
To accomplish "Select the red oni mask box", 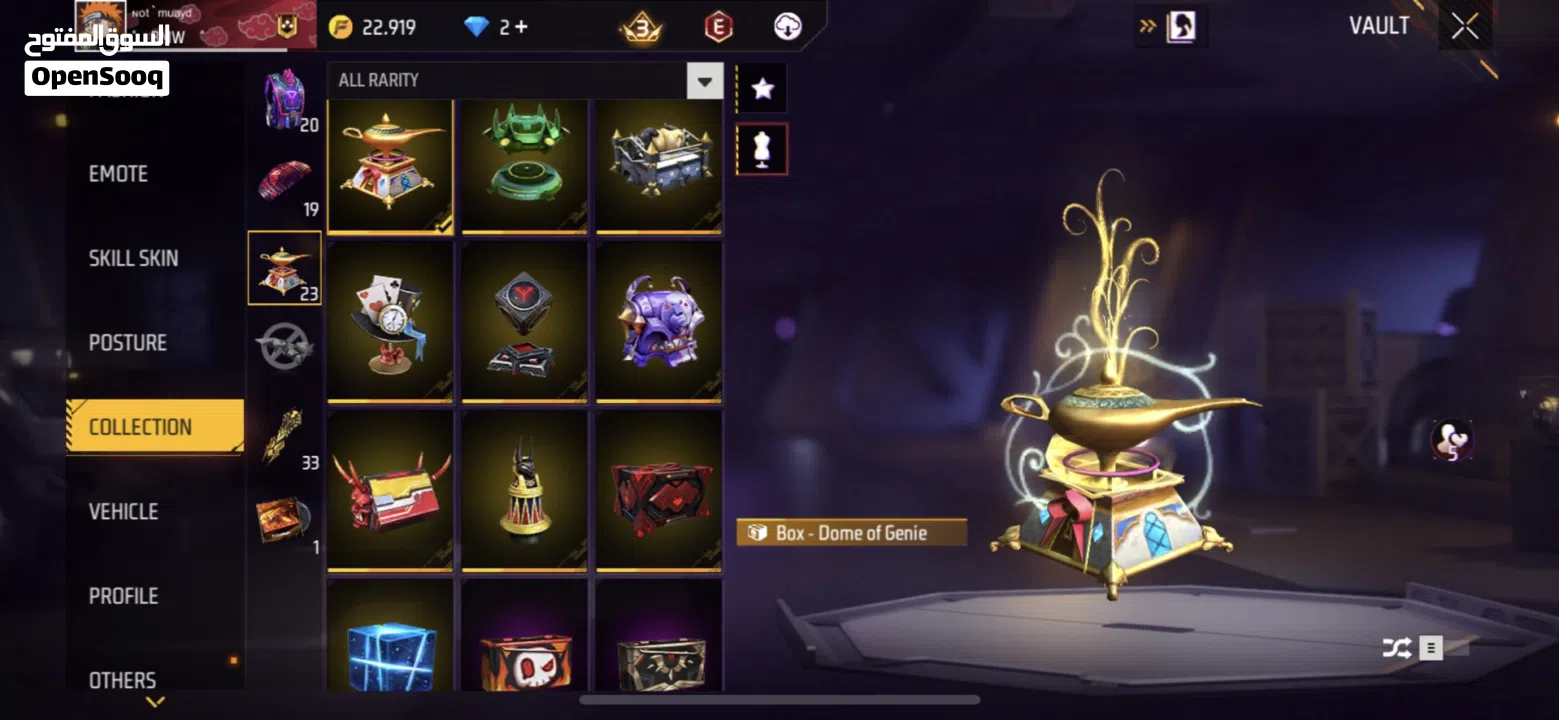I will pyautogui.click(x=390, y=491).
